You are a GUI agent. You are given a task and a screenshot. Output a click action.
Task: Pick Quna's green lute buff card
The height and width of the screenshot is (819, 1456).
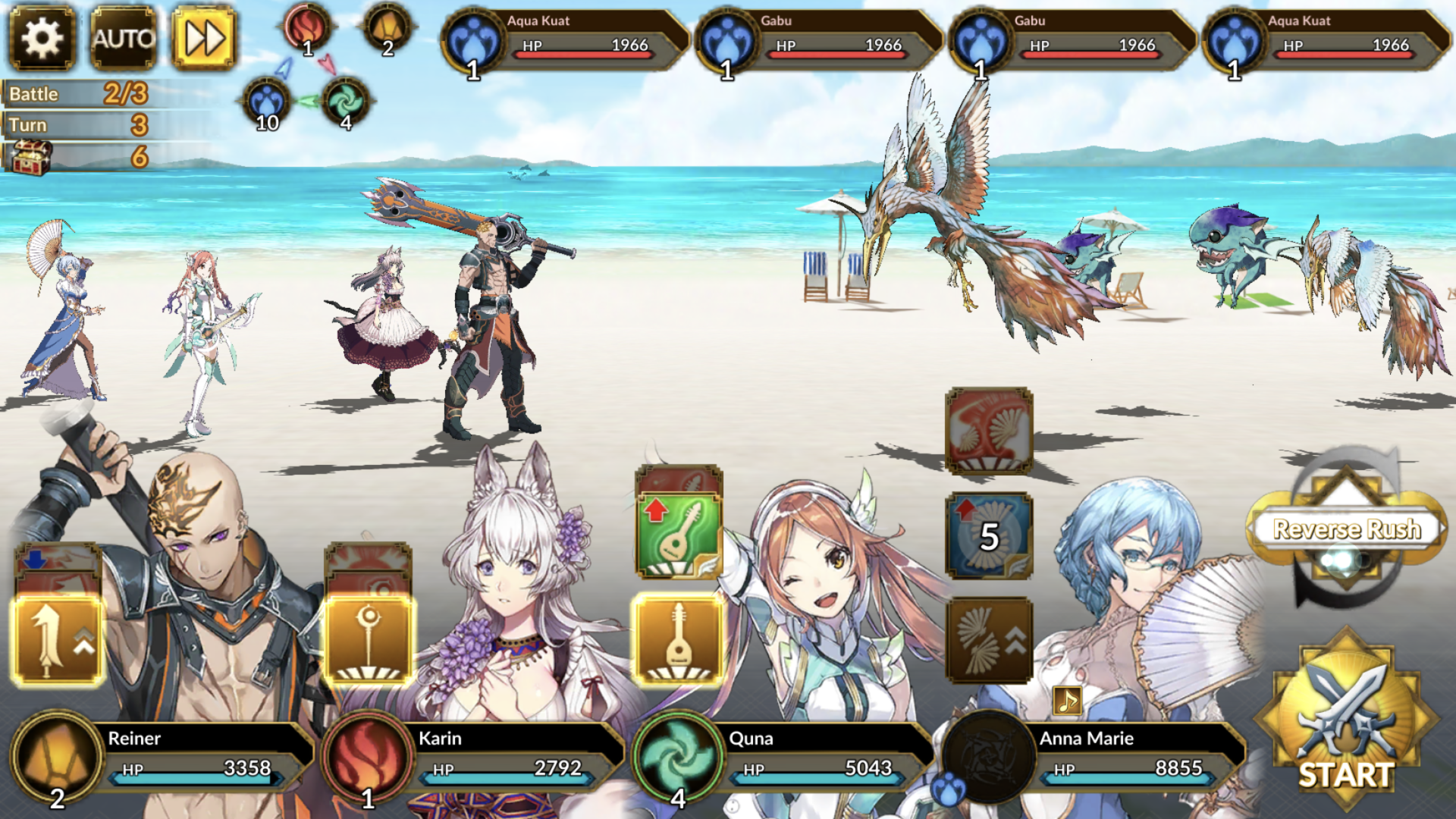678,535
